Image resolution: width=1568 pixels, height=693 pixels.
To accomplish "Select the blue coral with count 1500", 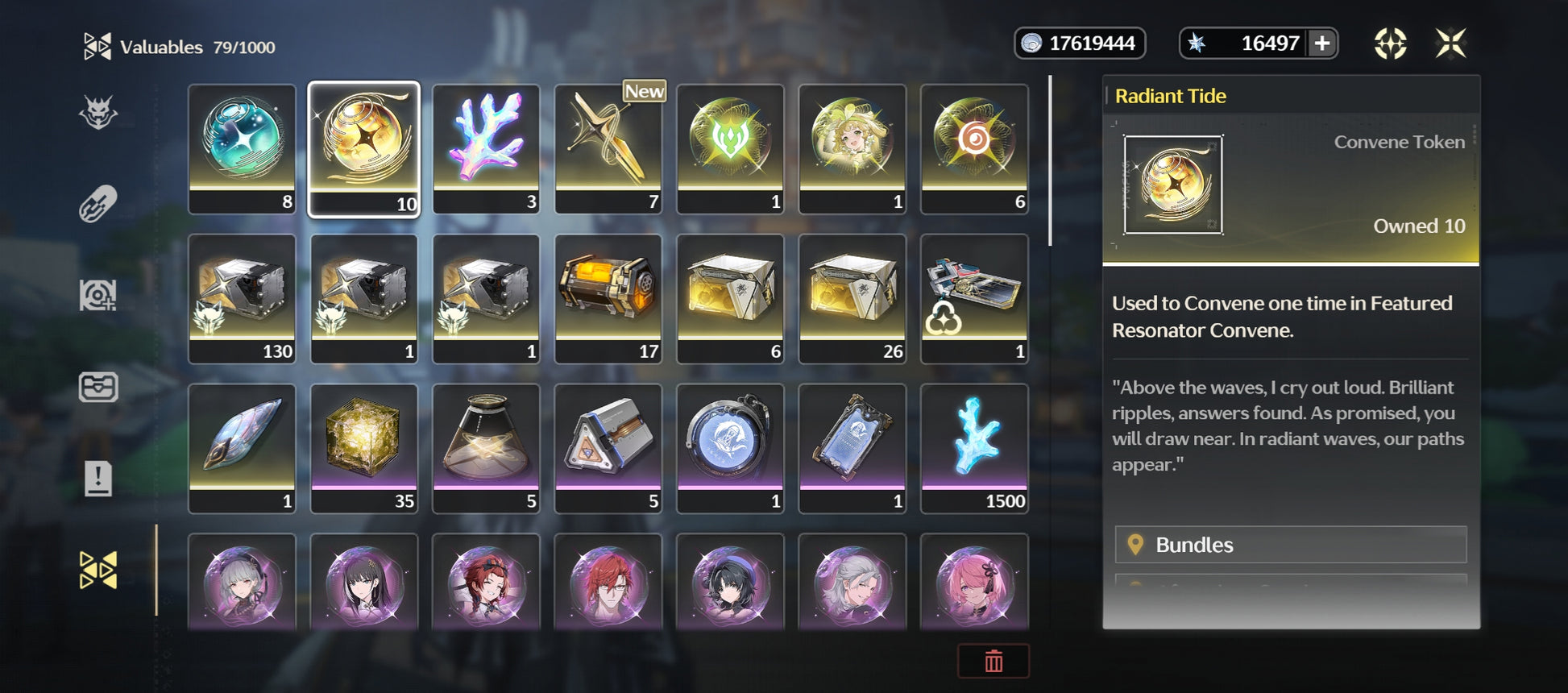I will click(974, 448).
